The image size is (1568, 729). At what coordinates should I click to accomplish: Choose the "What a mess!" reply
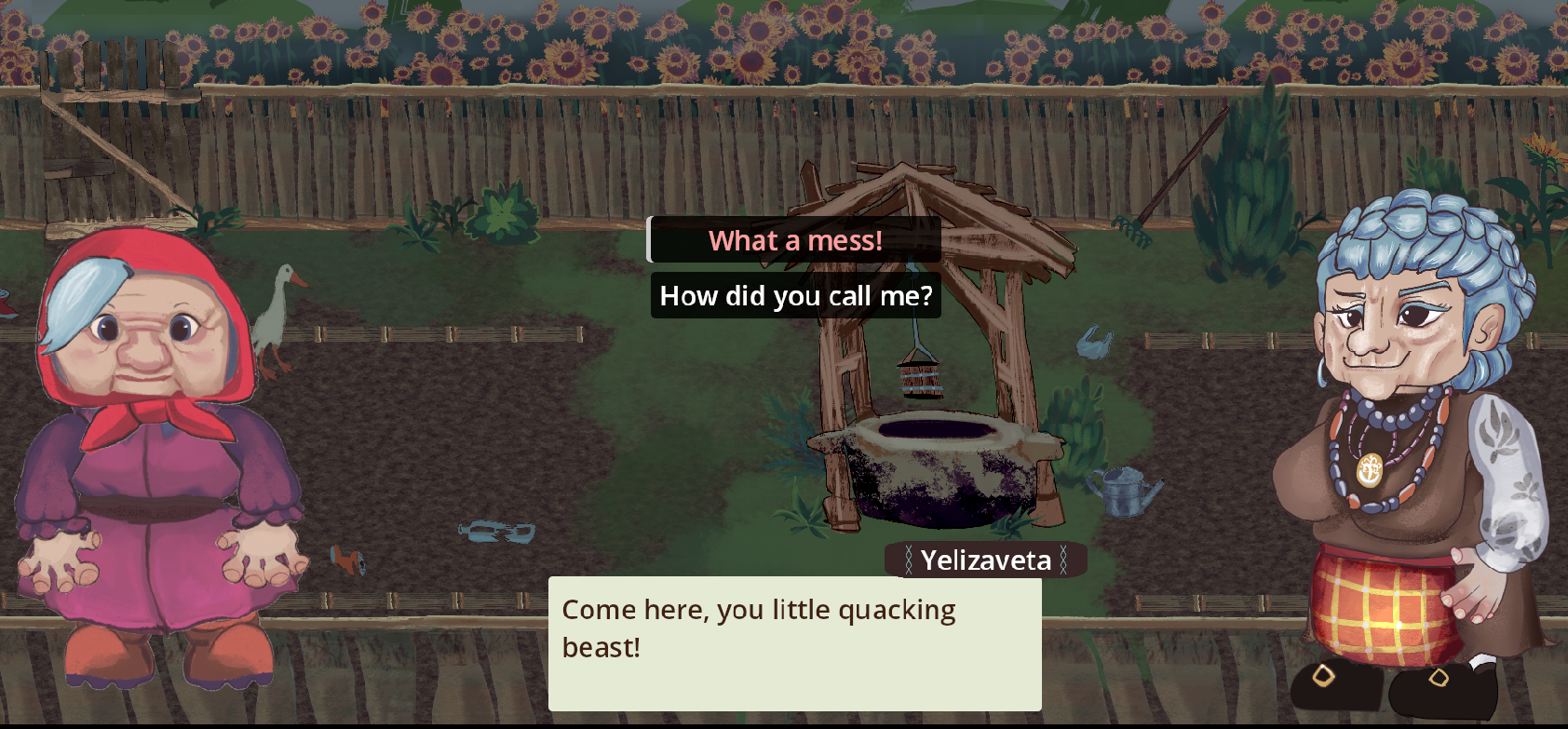pyautogui.click(x=795, y=241)
